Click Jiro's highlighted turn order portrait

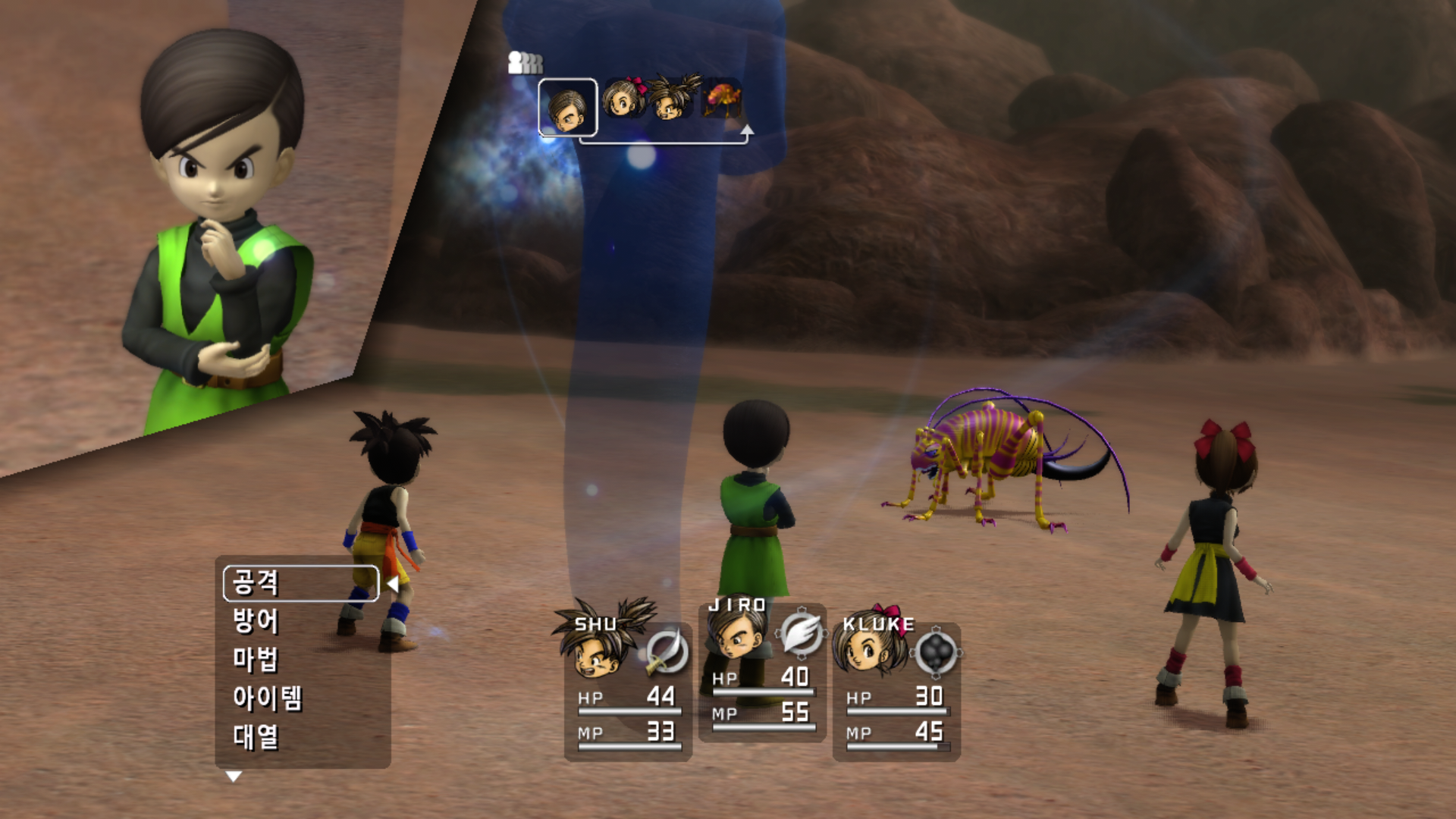[568, 108]
